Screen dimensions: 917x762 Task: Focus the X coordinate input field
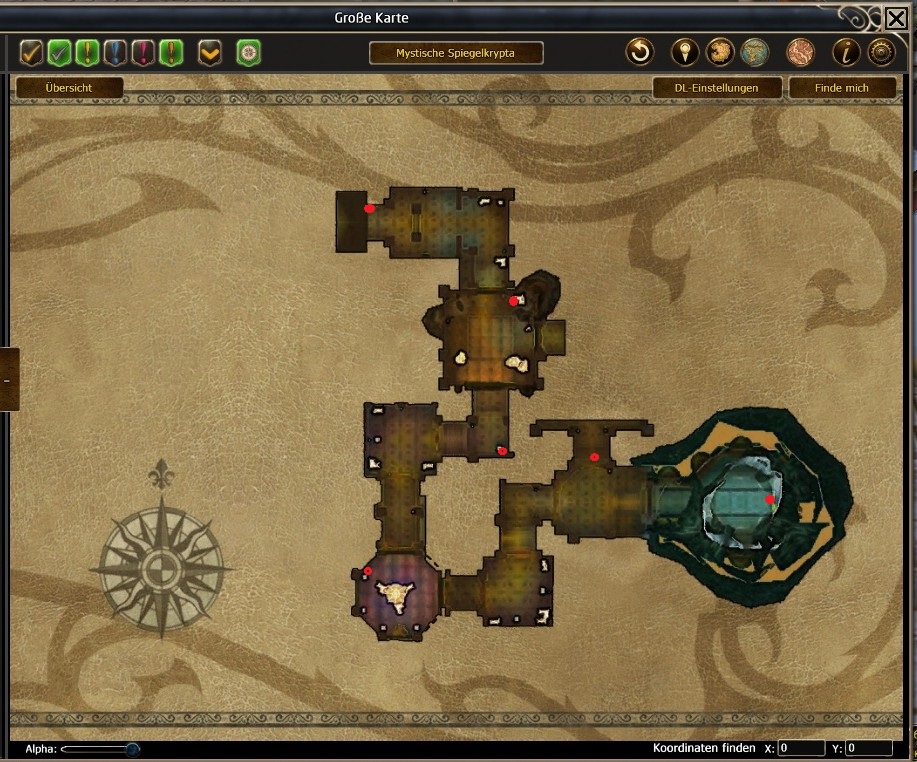(x=801, y=748)
